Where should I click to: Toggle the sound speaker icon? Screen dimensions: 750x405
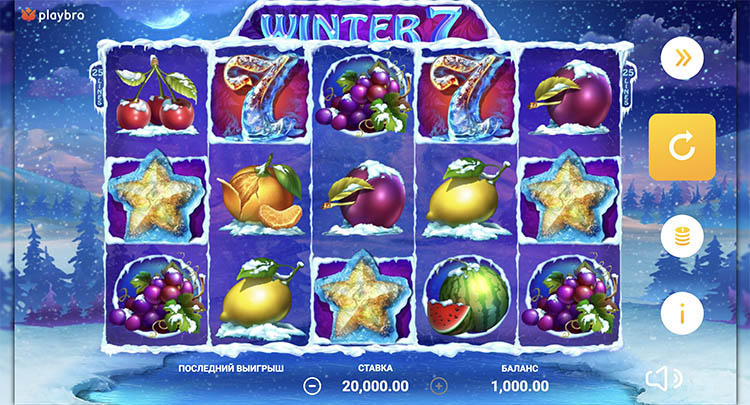tap(663, 378)
